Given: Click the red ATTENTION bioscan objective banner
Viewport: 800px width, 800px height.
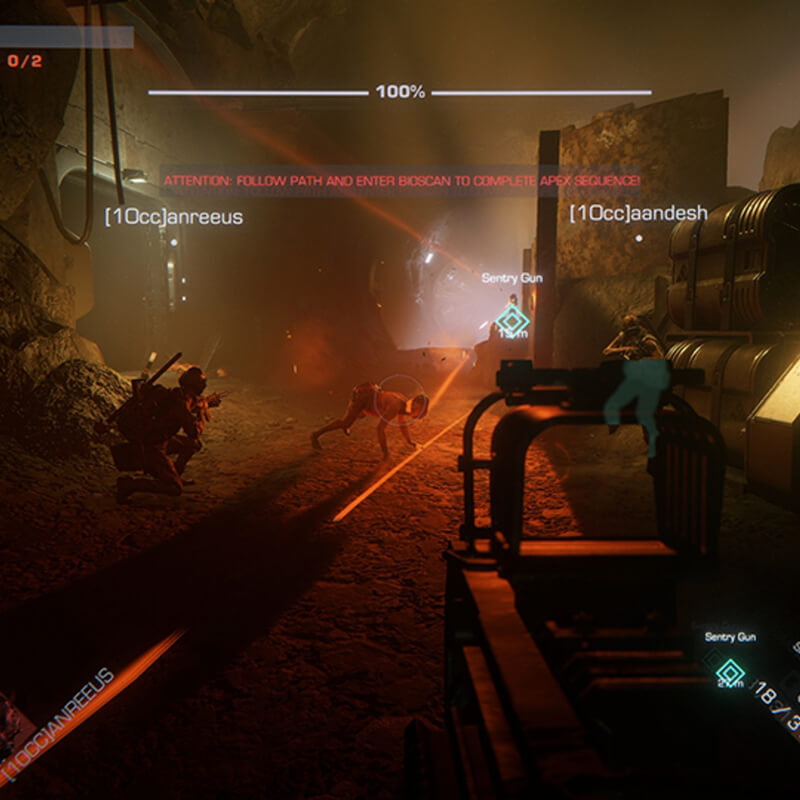Looking at the screenshot, I should click(x=401, y=180).
